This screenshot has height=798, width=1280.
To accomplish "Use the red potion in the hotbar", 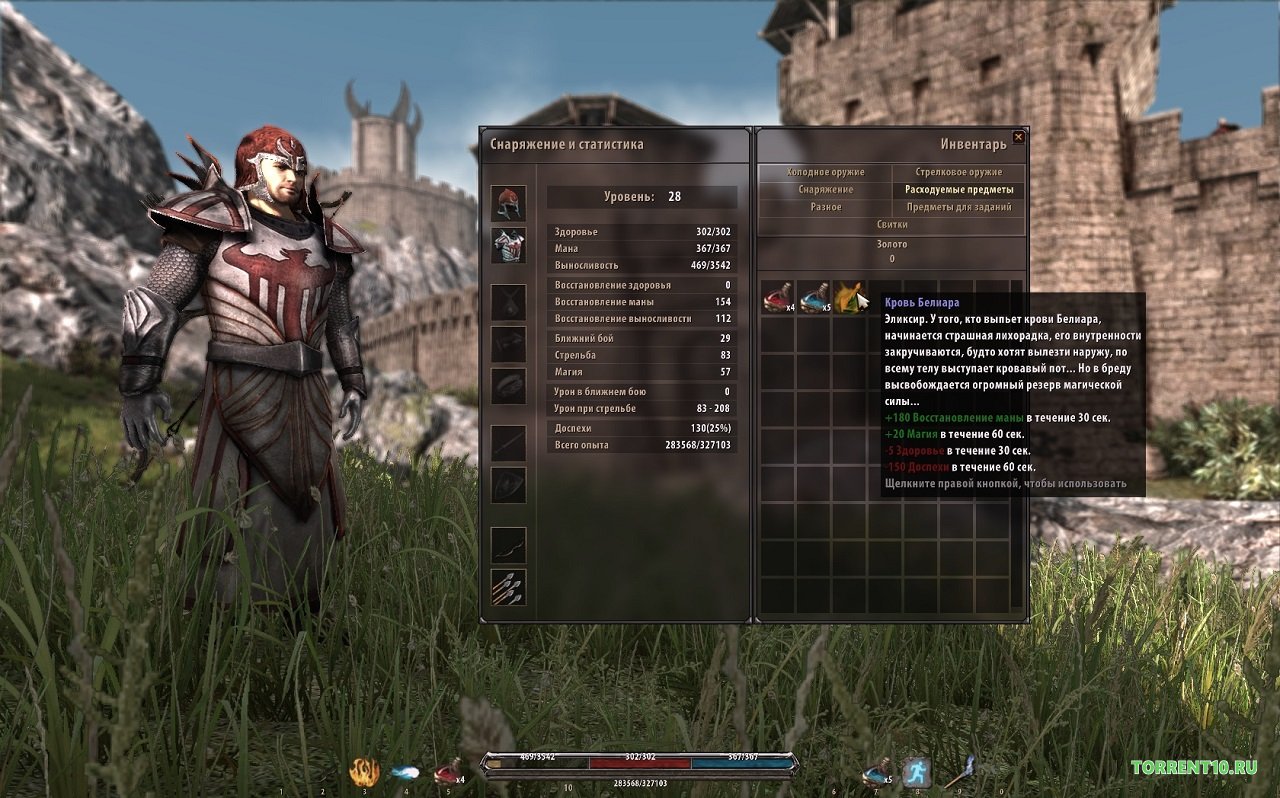I will pos(447,772).
